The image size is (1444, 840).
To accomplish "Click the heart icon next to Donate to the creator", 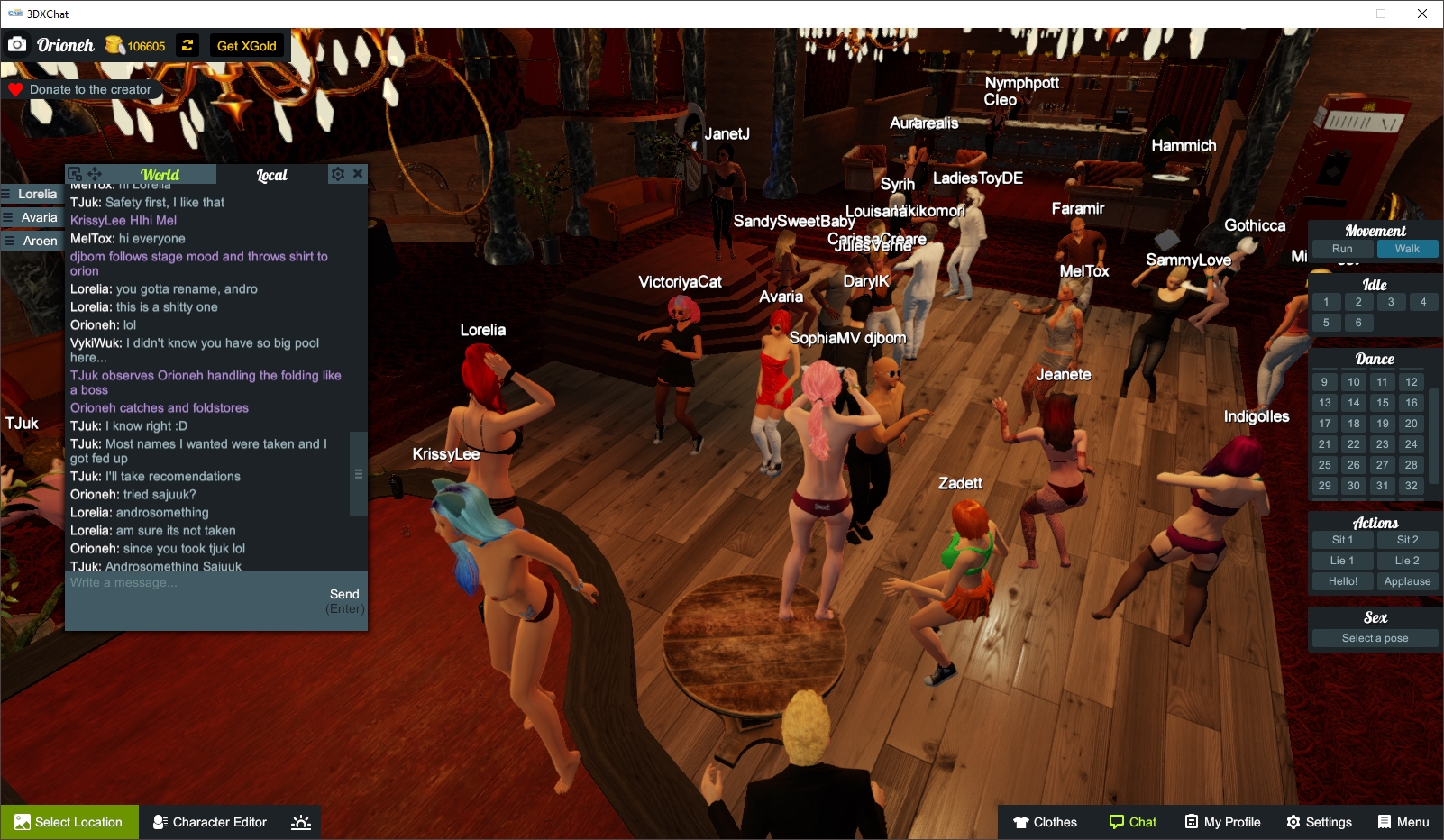I will tap(14, 89).
